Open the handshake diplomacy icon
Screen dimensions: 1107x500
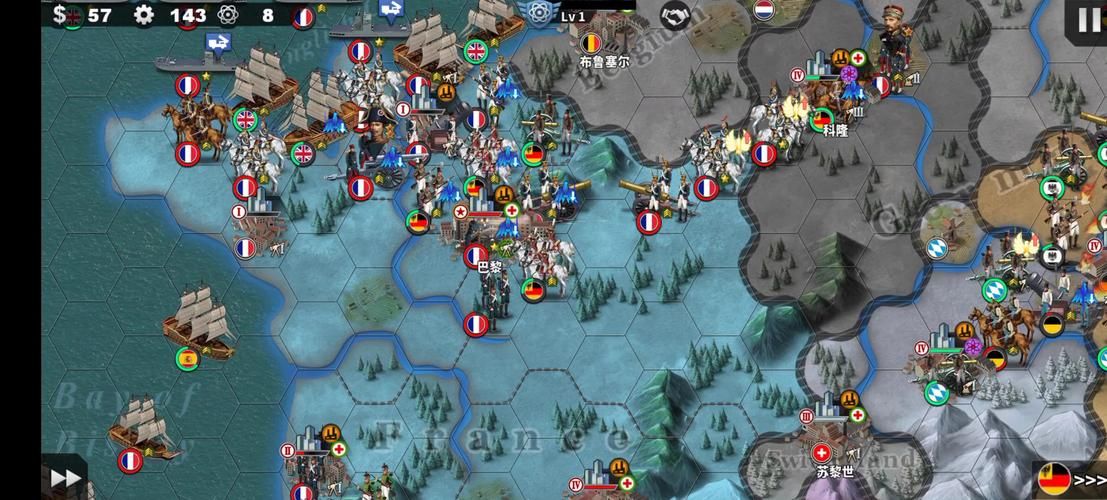(x=677, y=15)
